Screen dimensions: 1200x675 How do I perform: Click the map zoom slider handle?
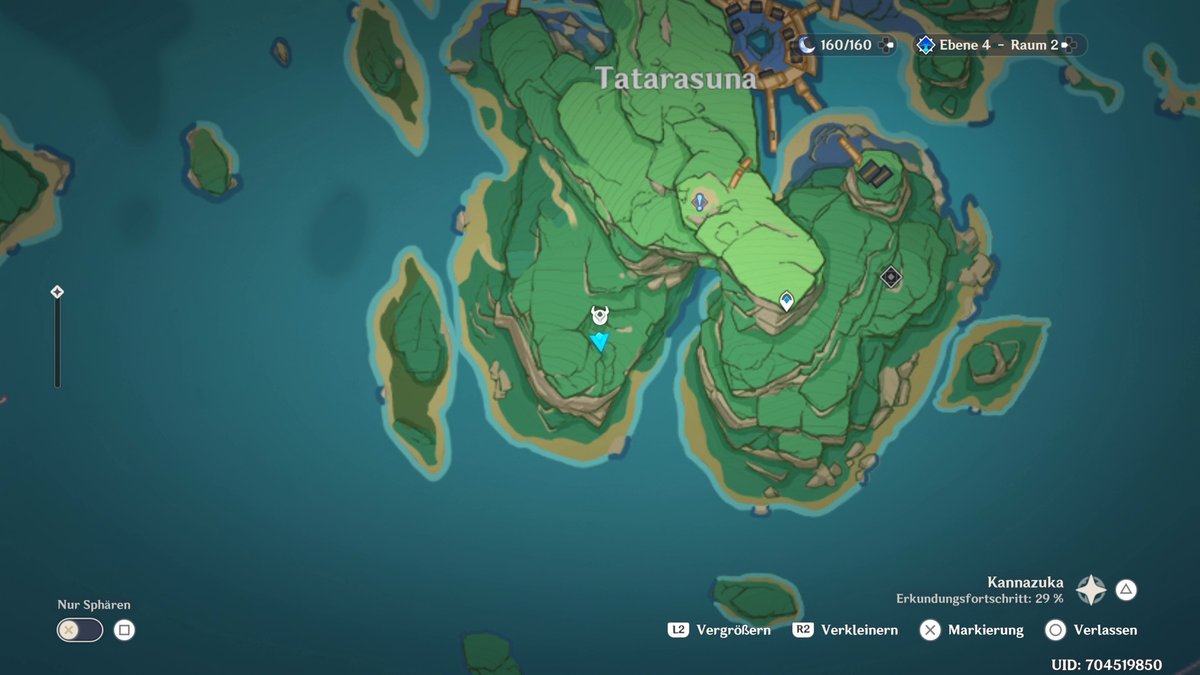tap(57, 292)
